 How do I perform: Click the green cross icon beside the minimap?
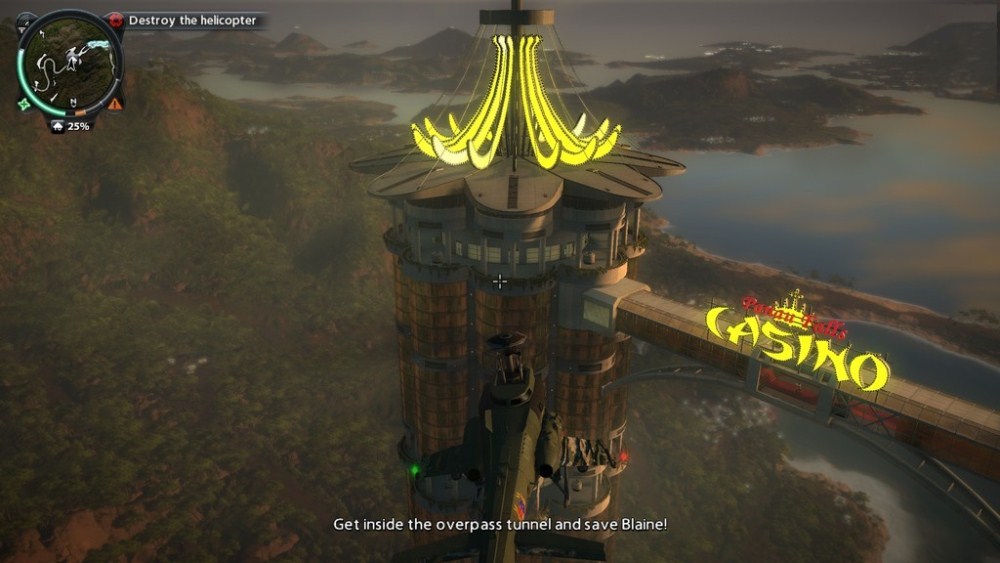point(24,103)
